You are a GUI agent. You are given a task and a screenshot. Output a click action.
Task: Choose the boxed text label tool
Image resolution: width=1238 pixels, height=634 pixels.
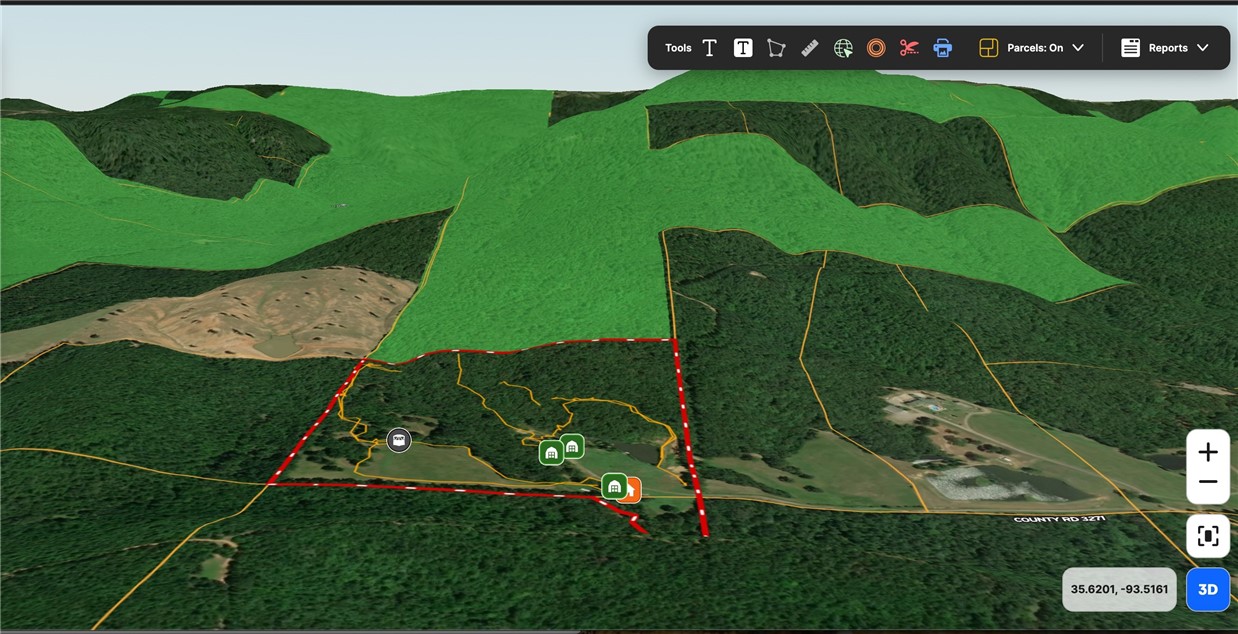tap(743, 48)
